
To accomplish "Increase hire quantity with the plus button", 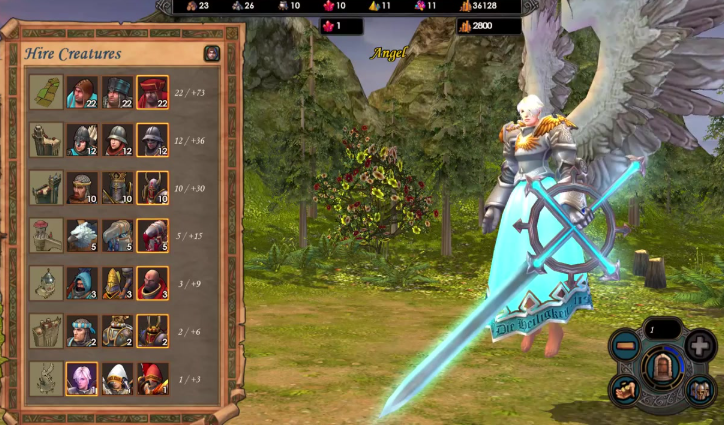I will [x=700, y=346].
